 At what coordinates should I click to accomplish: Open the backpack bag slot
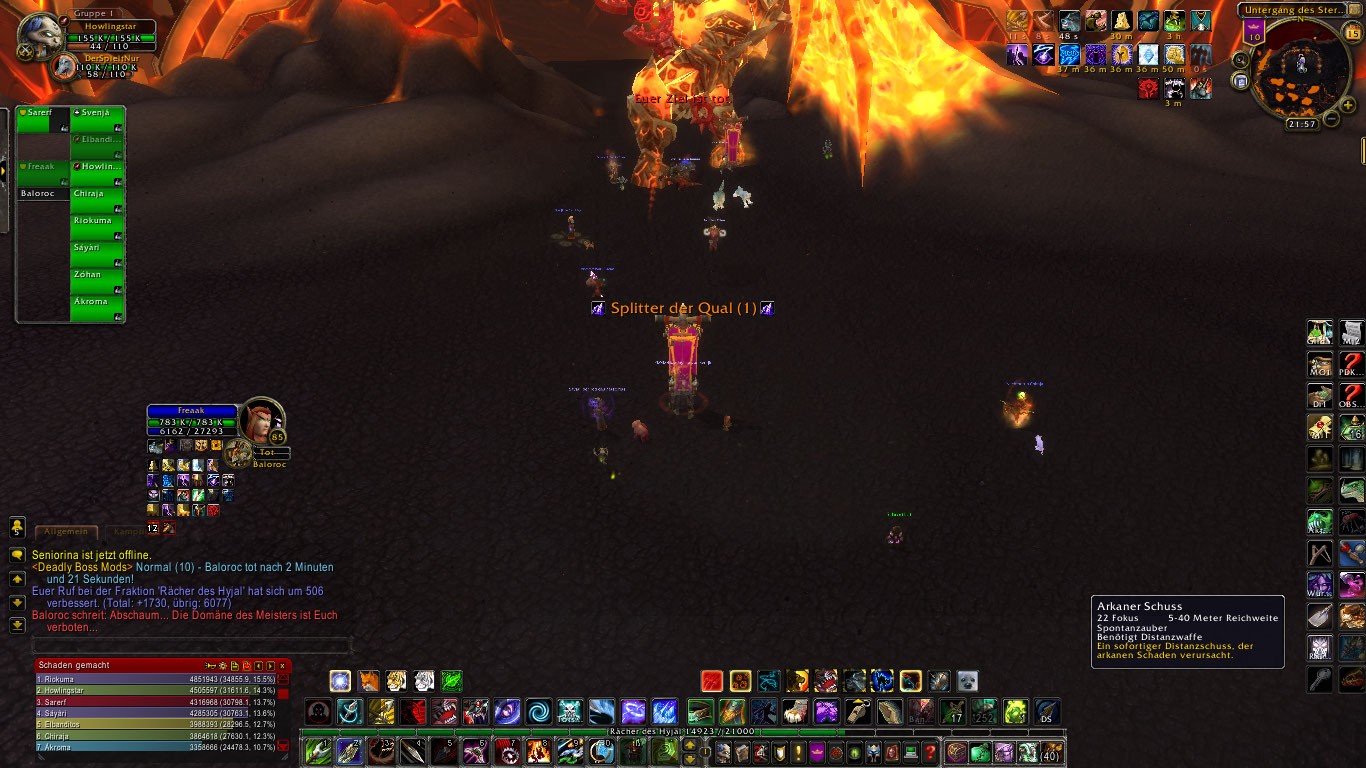point(1051,752)
